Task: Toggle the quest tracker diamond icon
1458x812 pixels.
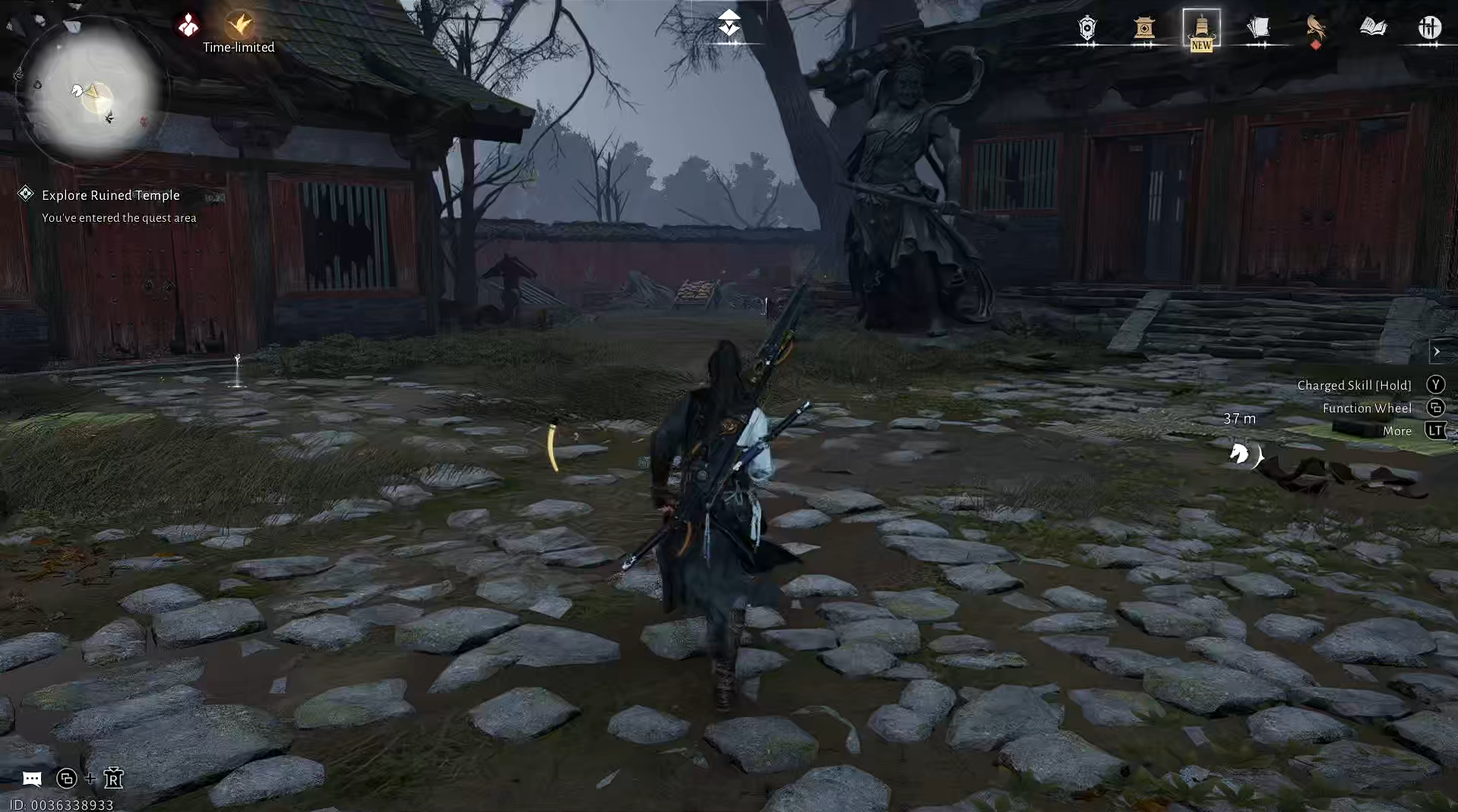Action: point(25,194)
